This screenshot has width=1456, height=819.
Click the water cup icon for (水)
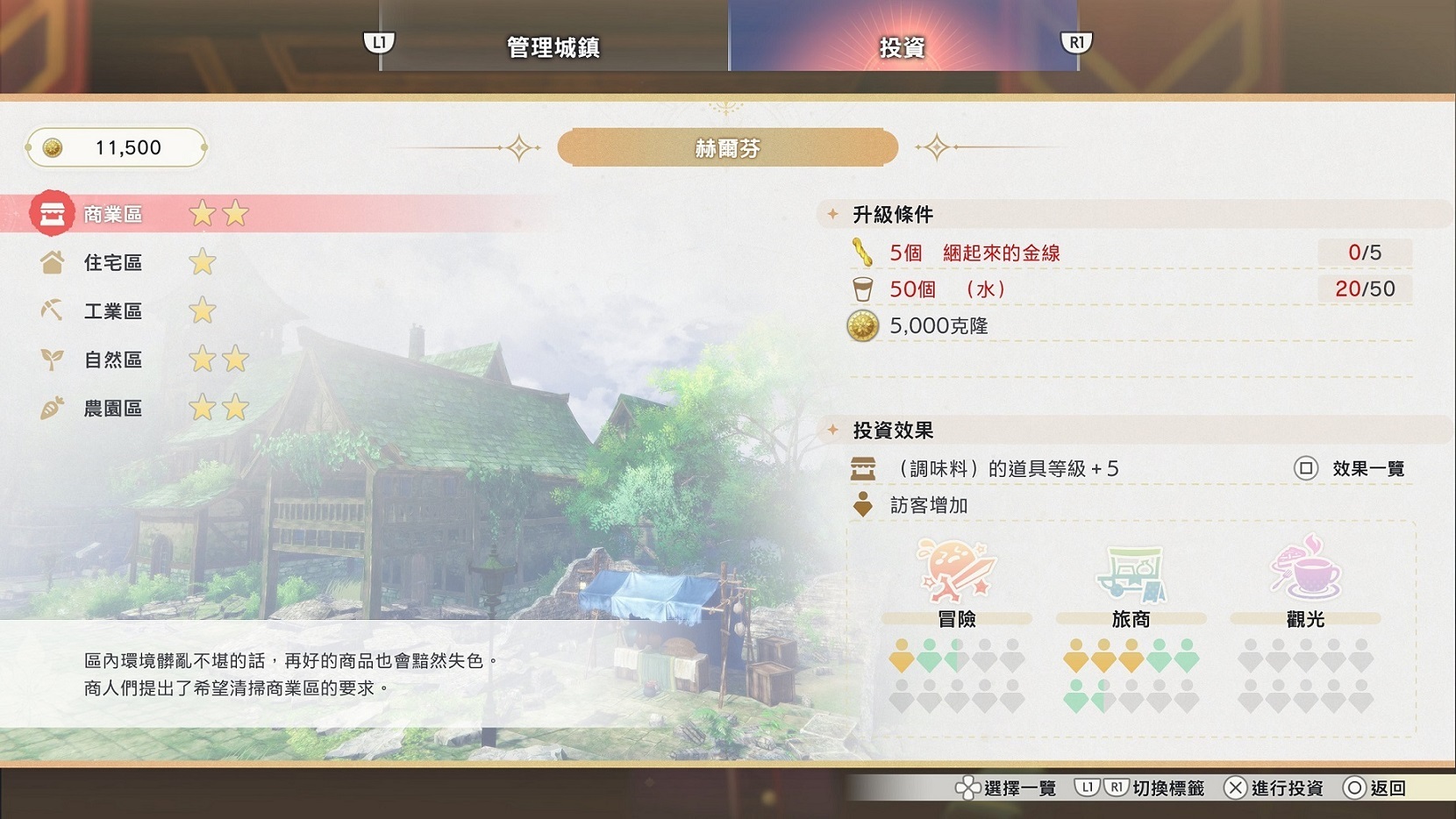(x=864, y=288)
